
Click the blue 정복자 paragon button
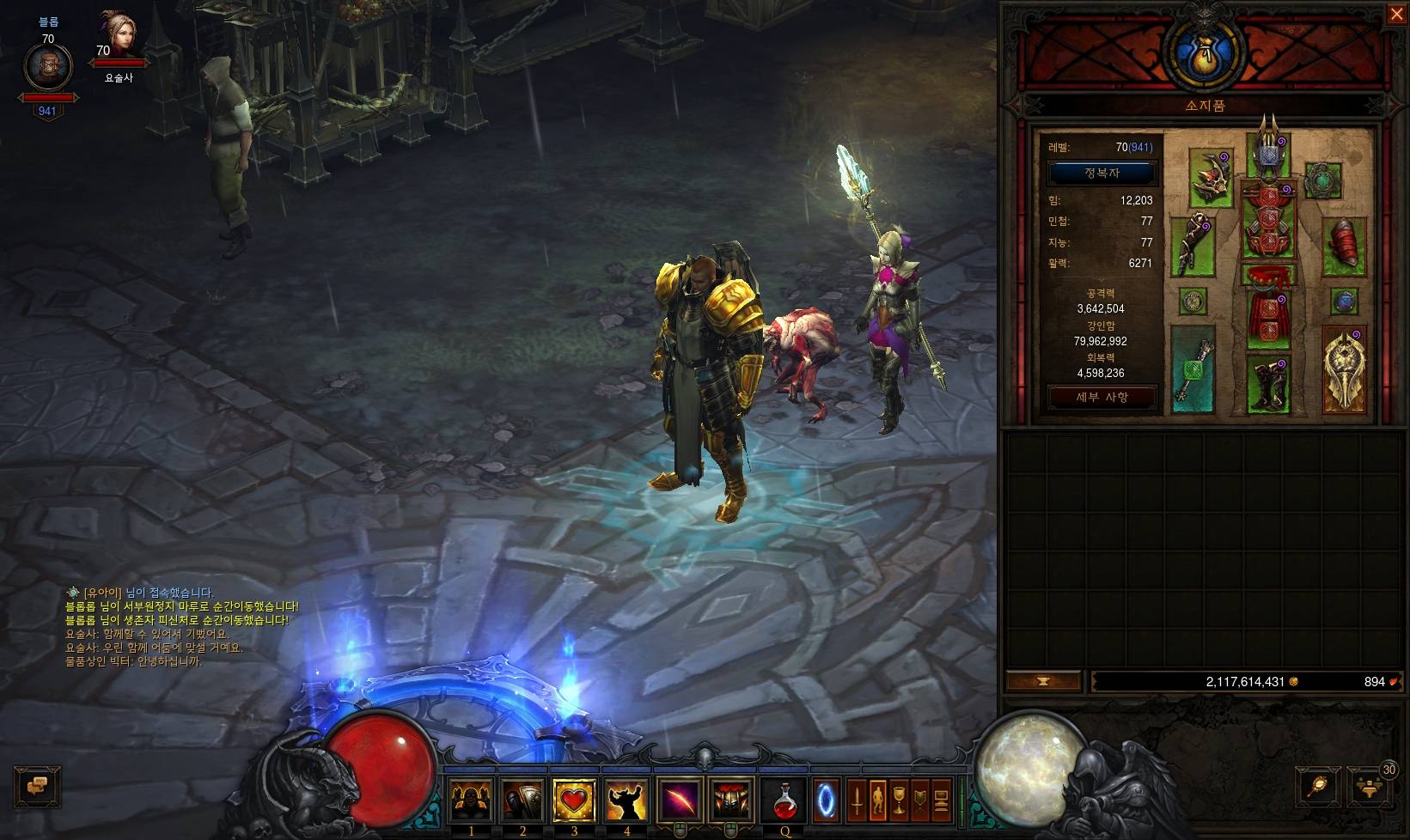(1102, 173)
